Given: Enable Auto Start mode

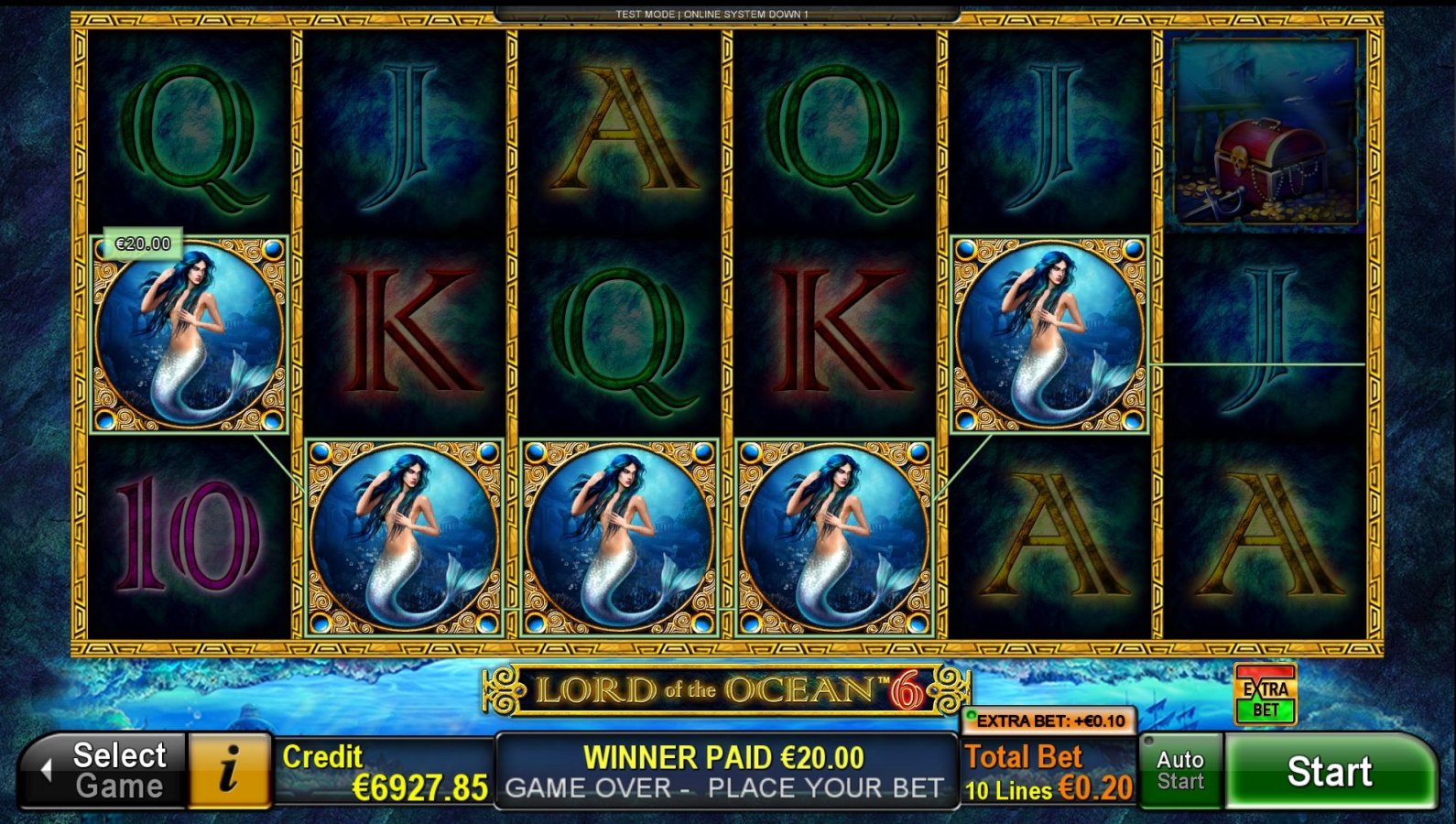Looking at the screenshot, I should [1180, 770].
